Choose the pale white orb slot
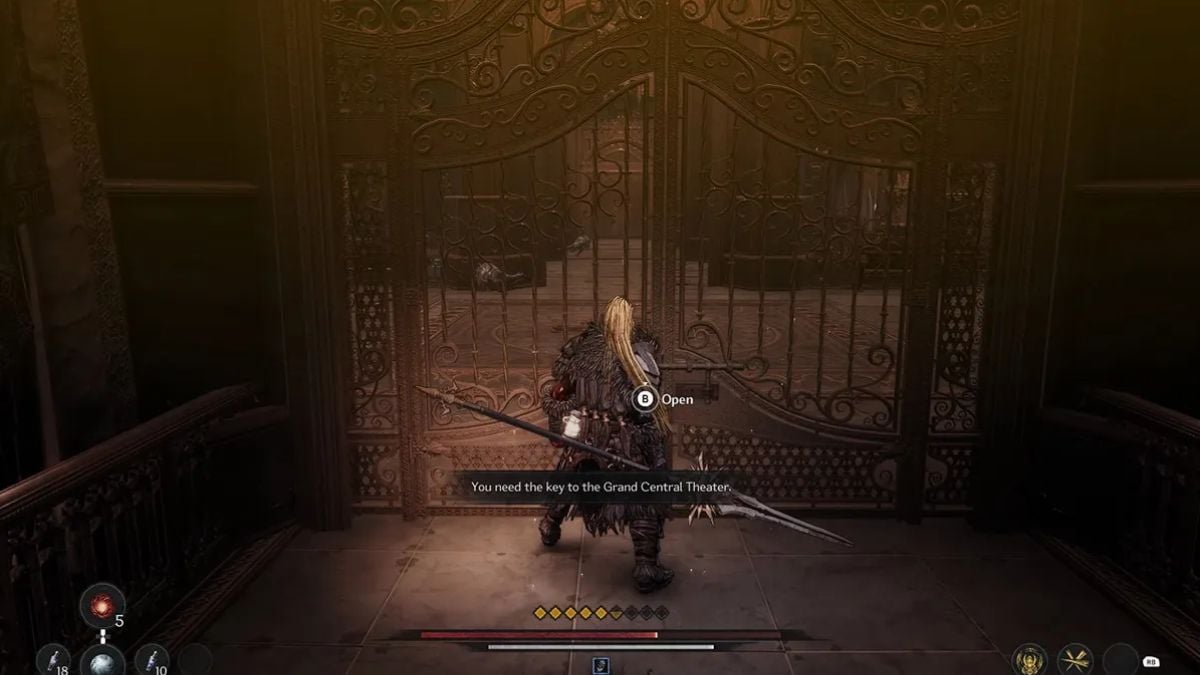This screenshot has width=1200, height=675. pyautogui.click(x=103, y=662)
